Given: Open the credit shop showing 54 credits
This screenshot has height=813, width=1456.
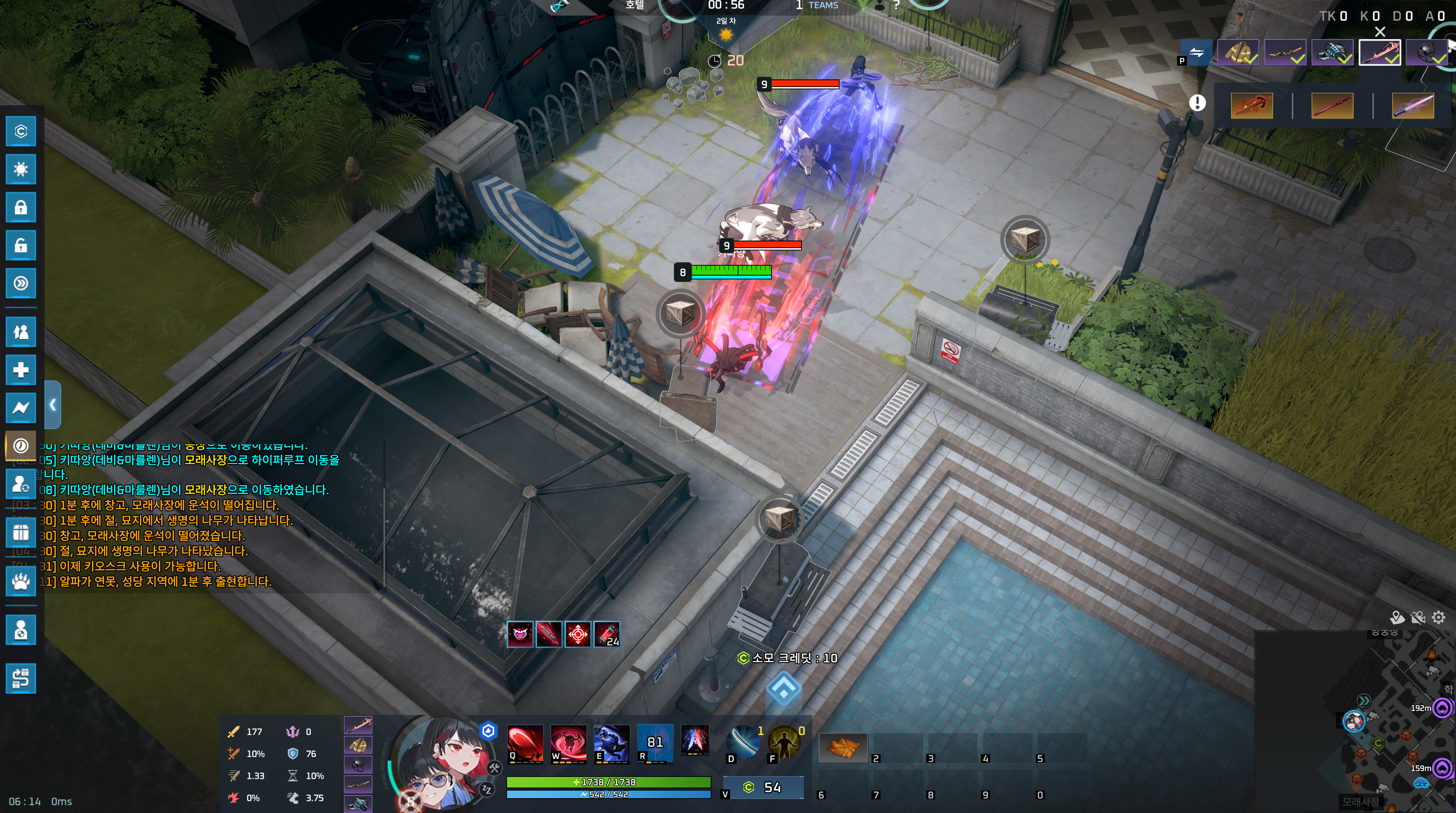Looking at the screenshot, I should 764,788.
